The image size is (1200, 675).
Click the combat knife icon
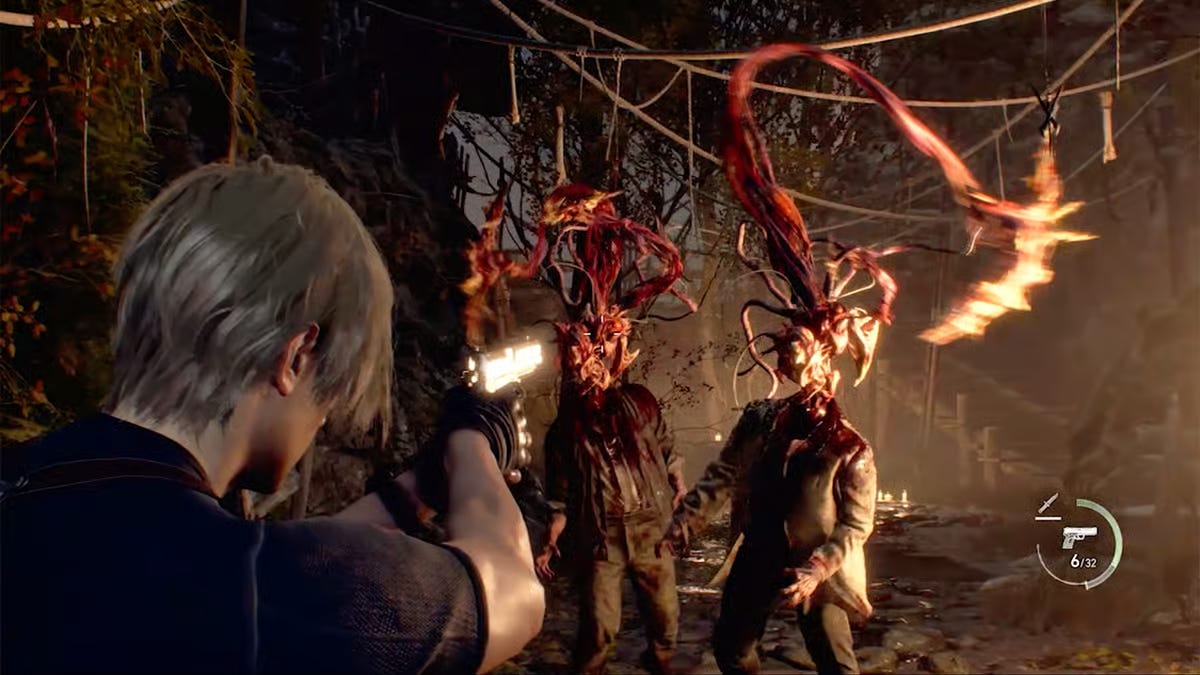coord(1047,504)
